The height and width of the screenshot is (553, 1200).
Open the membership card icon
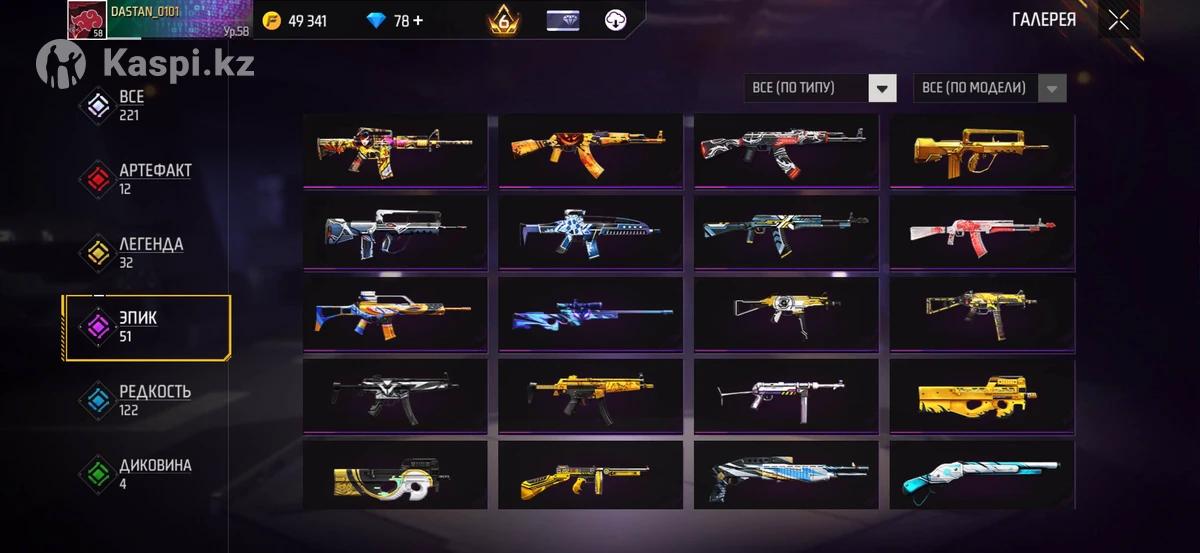(563, 20)
